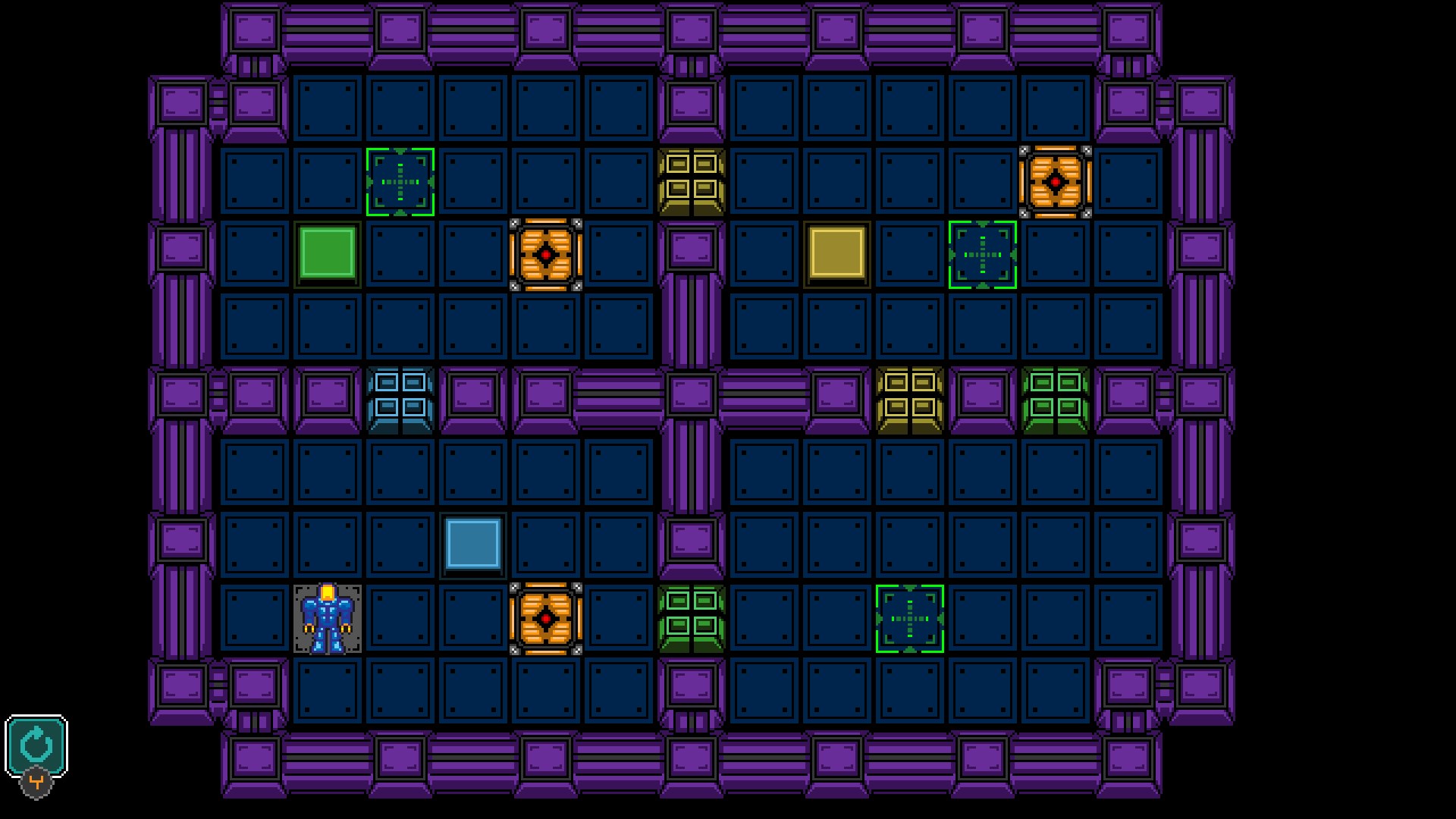
Task: Toggle the green target outline near the top-left
Action: [x=400, y=180]
